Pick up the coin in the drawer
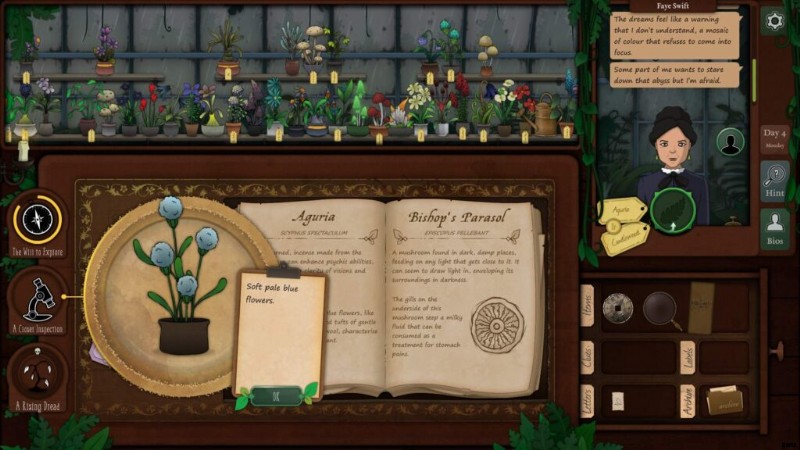Image resolution: width=800 pixels, height=450 pixels. click(617, 308)
